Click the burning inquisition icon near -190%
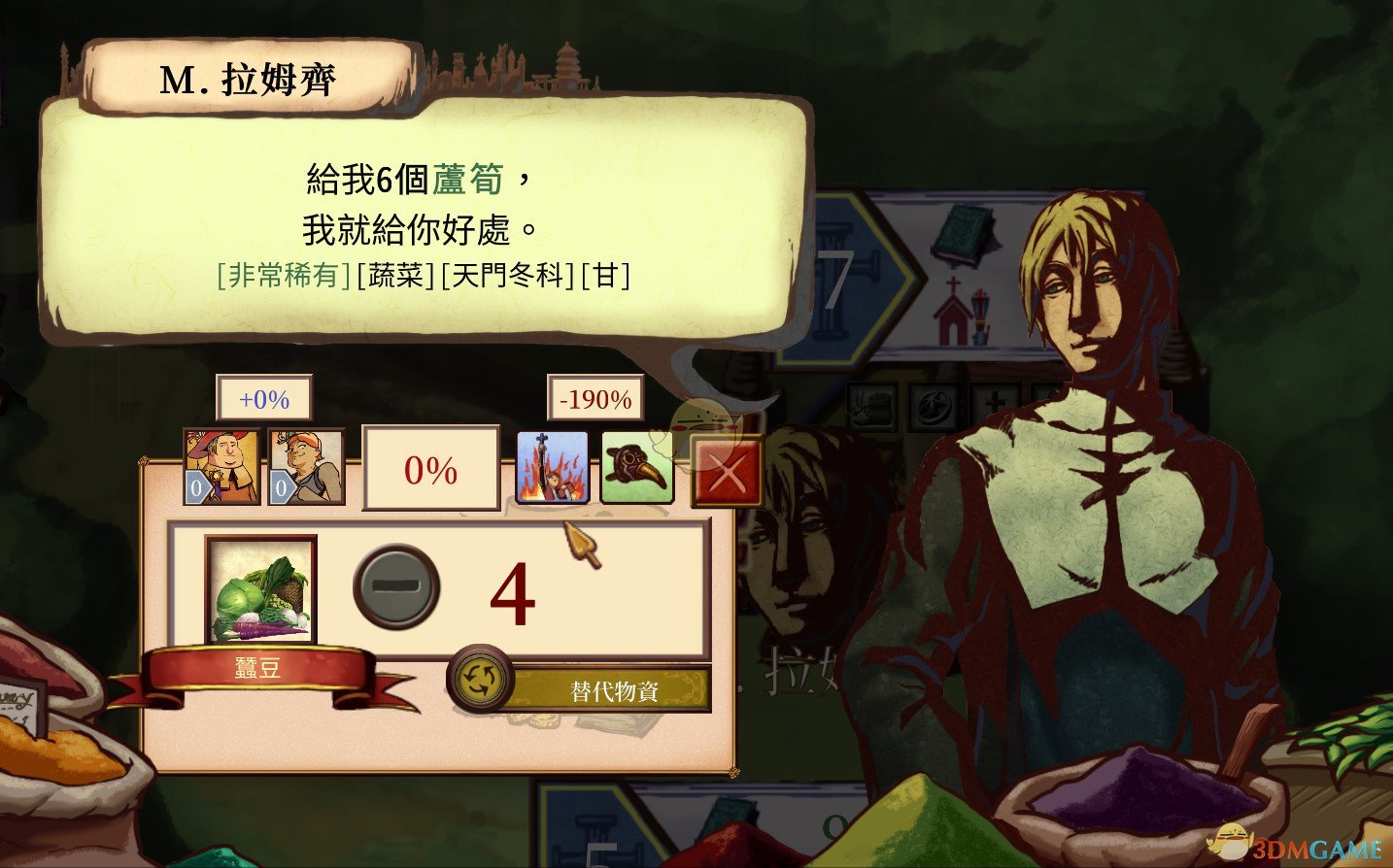The image size is (1393, 868). pos(554,467)
